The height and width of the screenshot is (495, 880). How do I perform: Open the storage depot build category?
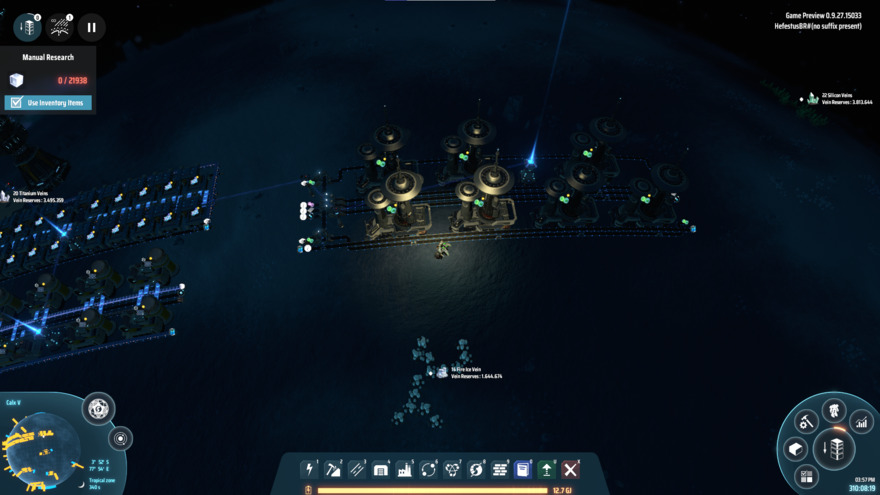[x=381, y=469]
